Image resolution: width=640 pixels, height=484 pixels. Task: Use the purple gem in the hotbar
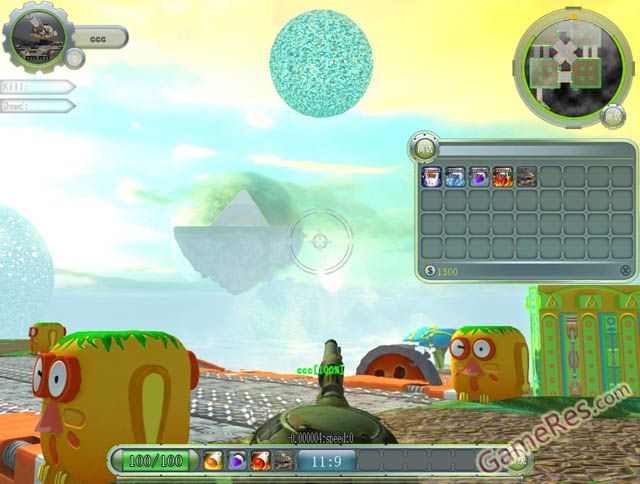click(237, 461)
